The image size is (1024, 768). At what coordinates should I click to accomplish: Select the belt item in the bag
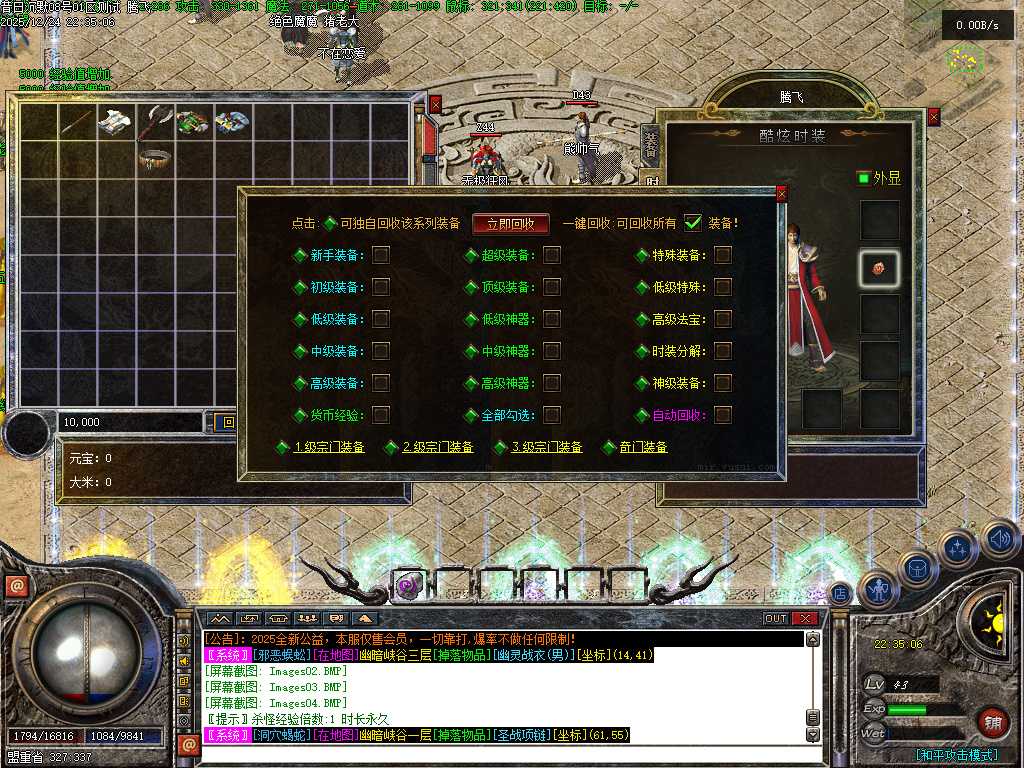155,158
